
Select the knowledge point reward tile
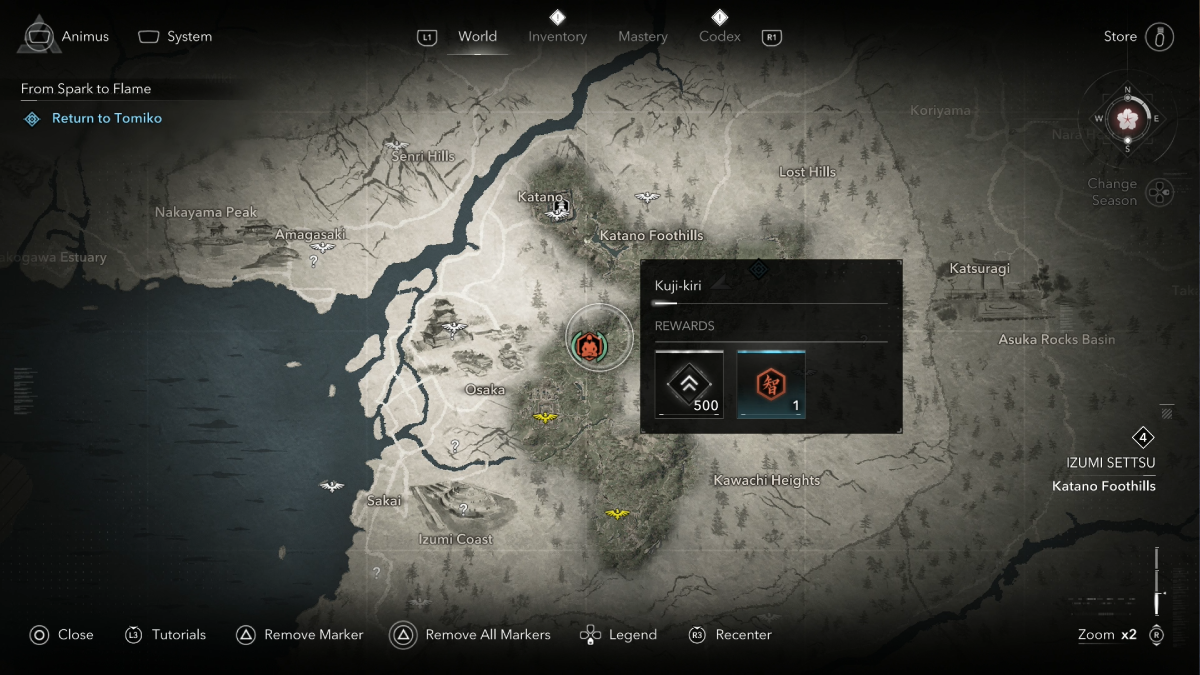(x=771, y=384)
